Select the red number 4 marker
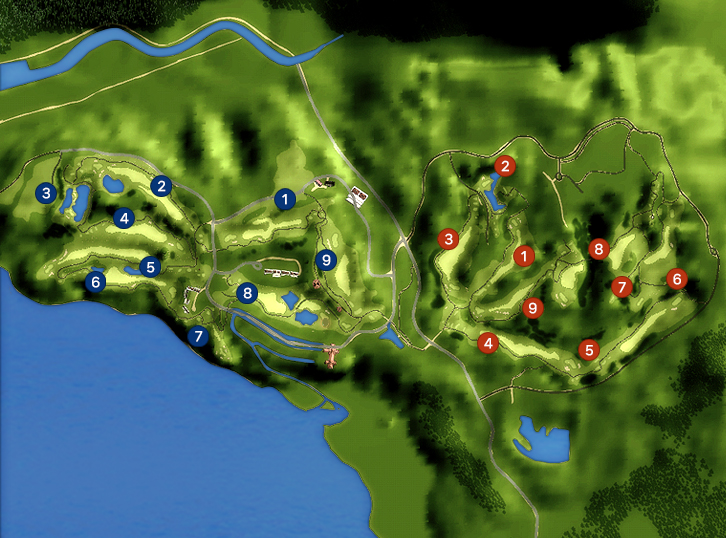 [x=488, y=343]
